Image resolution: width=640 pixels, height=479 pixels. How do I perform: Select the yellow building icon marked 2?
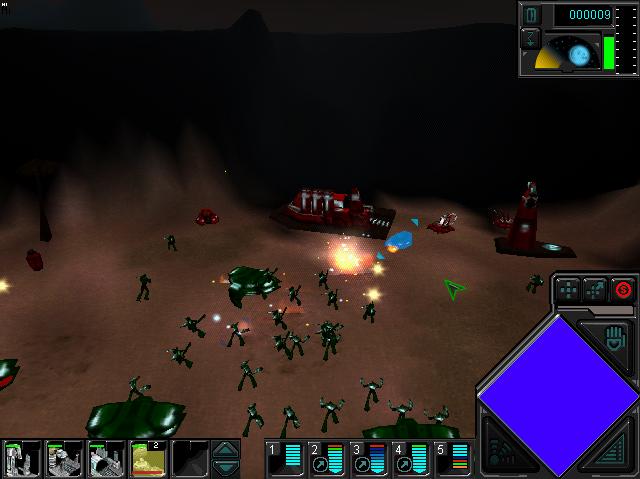(x=148, y=459)
